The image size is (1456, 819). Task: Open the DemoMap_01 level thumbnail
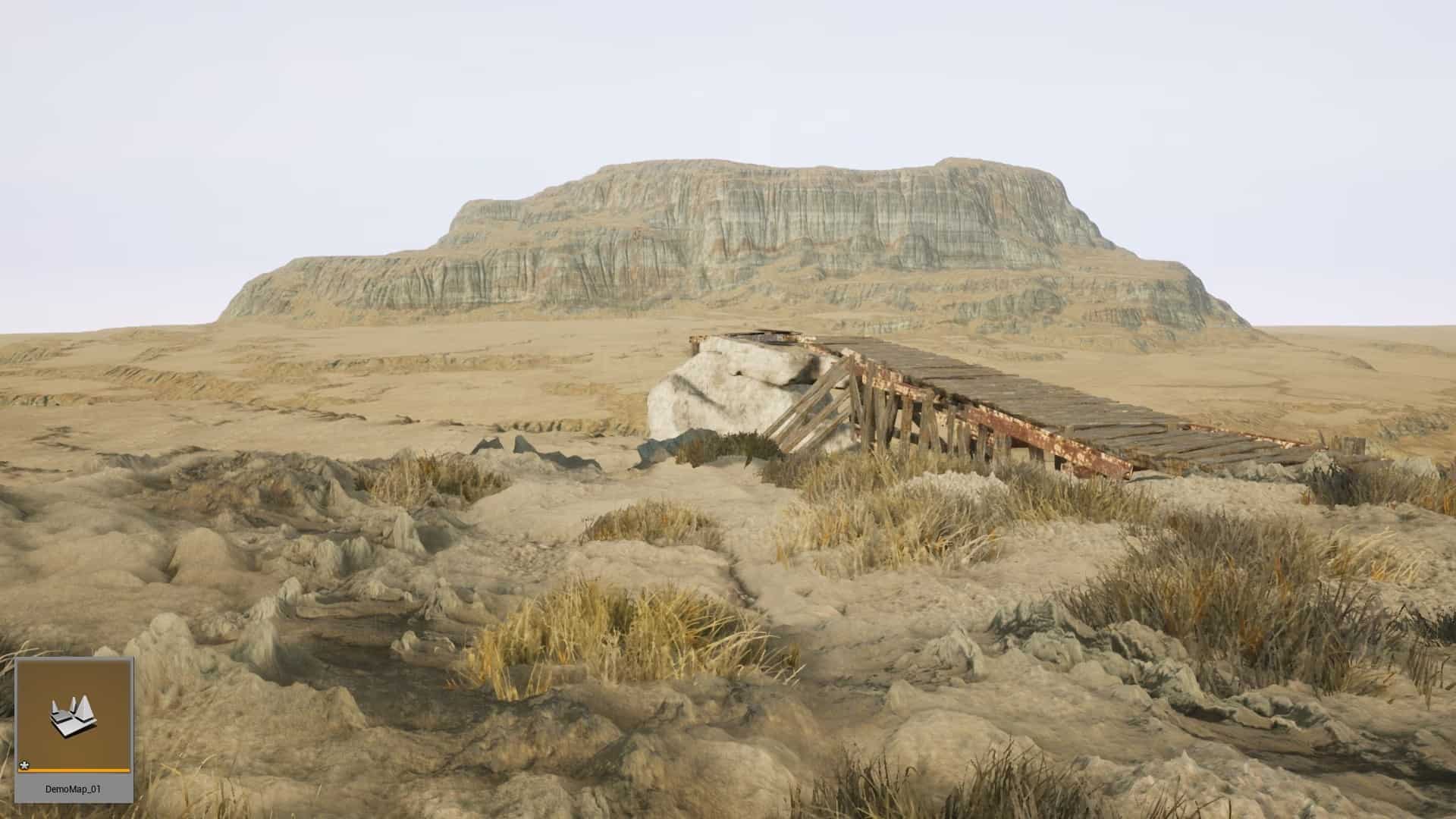(x=74, y=716)
